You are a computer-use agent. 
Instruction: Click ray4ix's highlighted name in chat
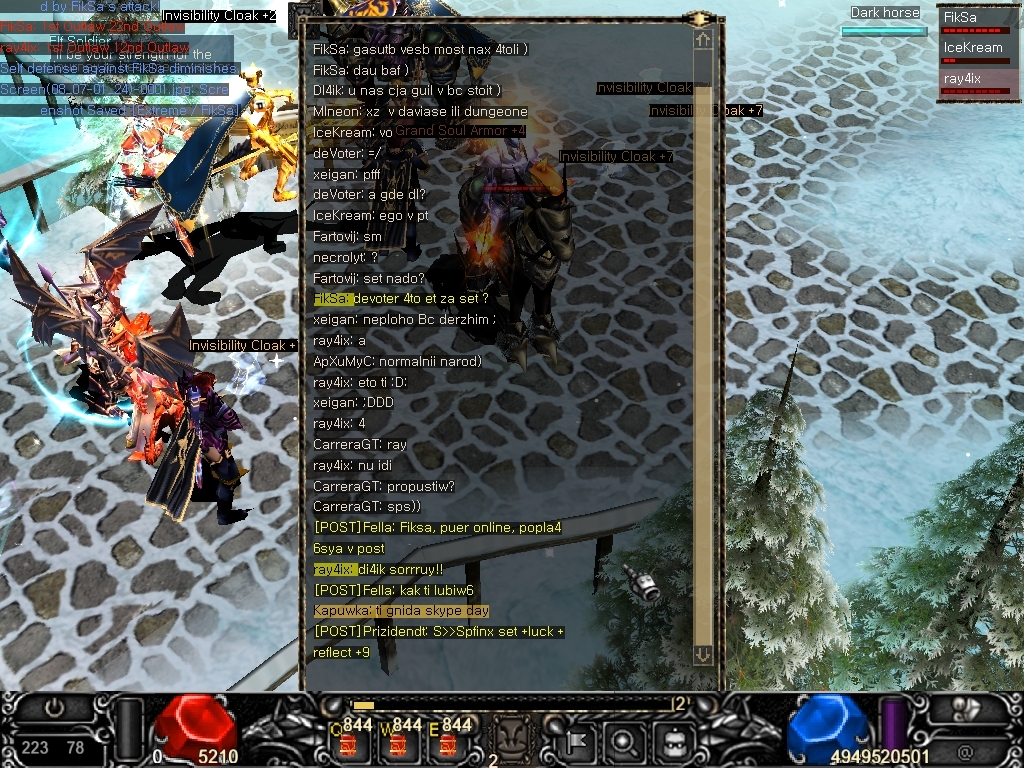[x=334, y=569]
